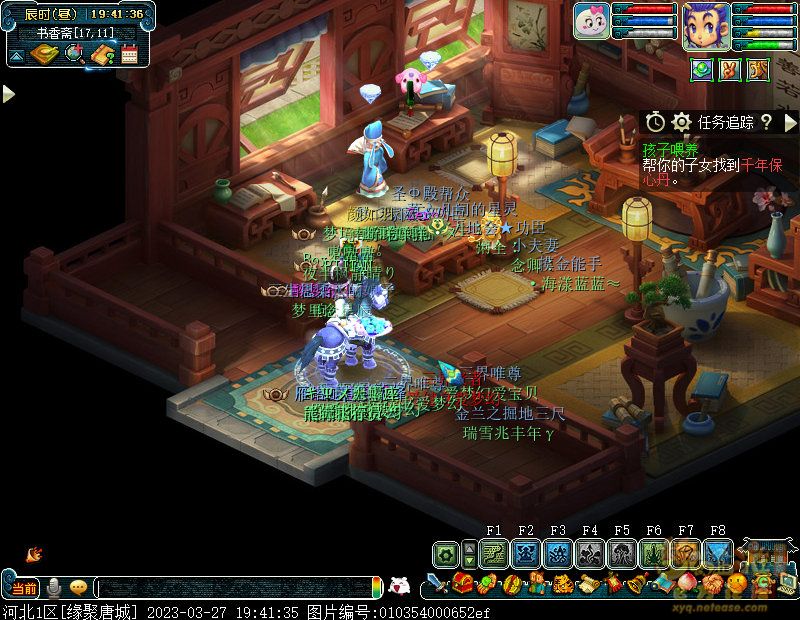This screenshot has height=620, width=800.
Task: Collapse the minimap panel with up arrow
Action: pyautogui.click(x=18, y=56)
